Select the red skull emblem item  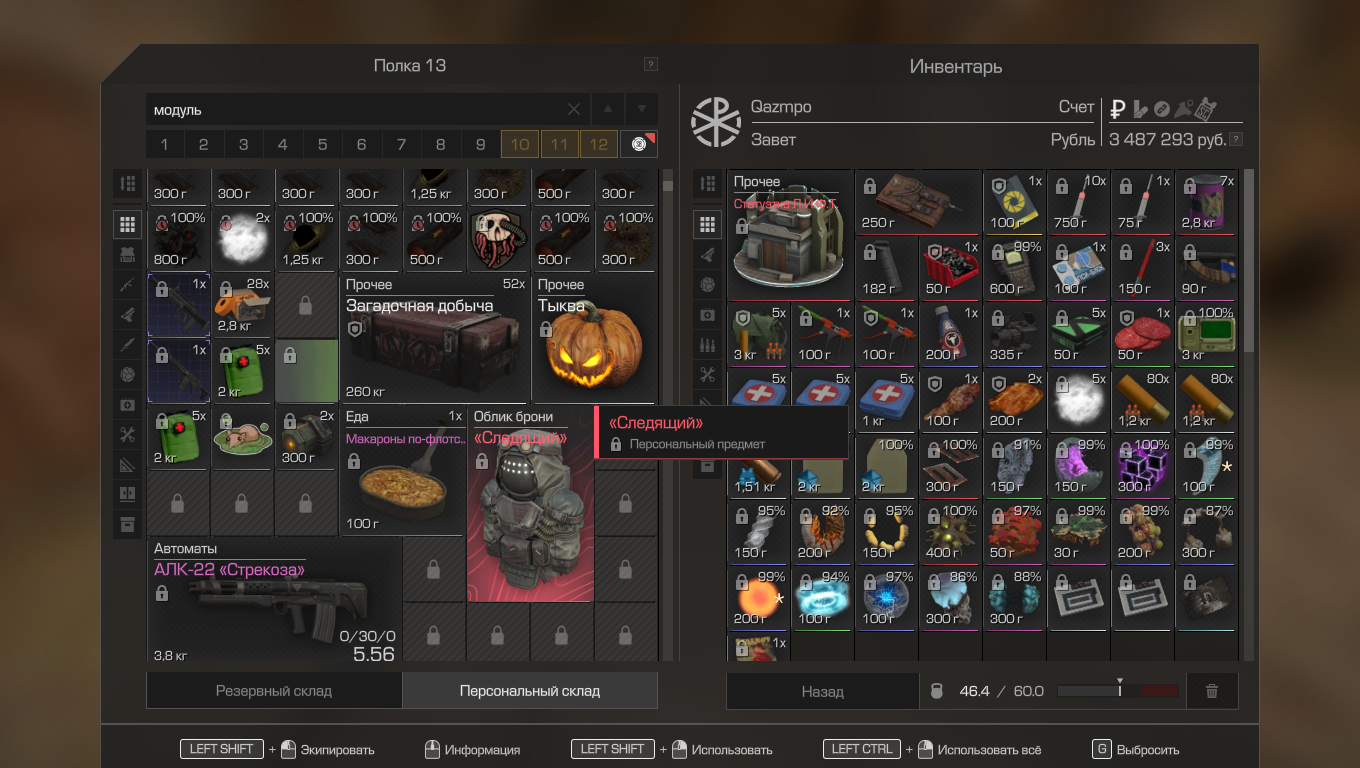(x=497, y=241)
